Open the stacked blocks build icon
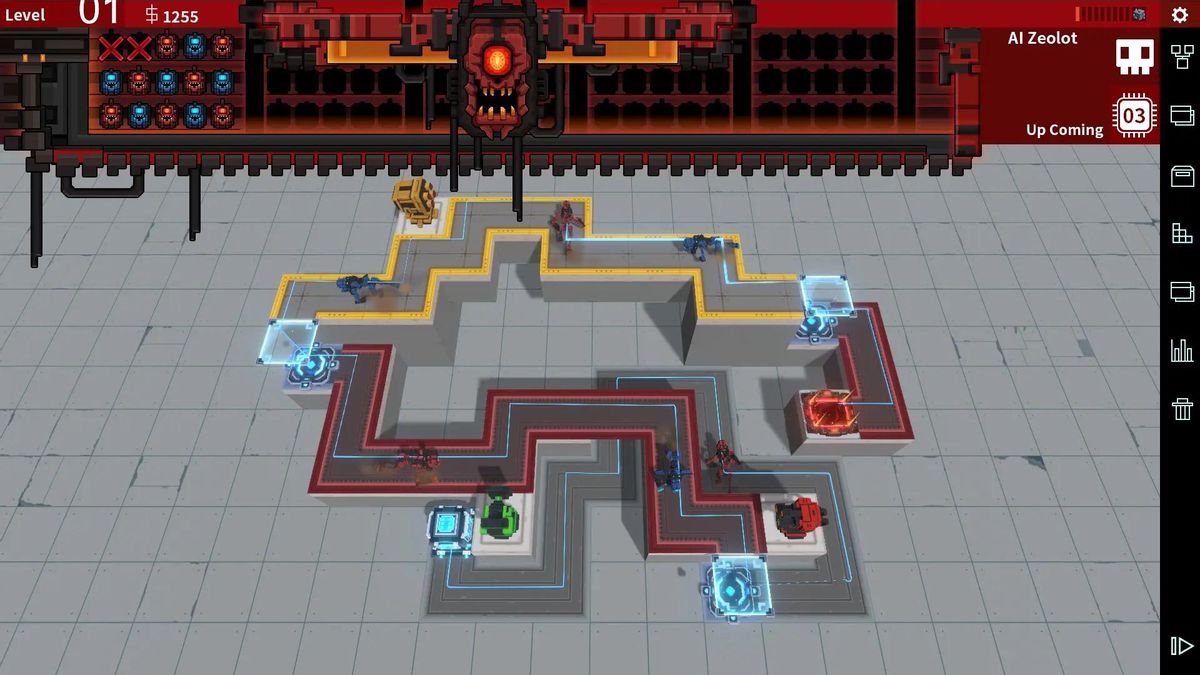The height and width of the screenshot is (675, 1200). [x=1181, y=234]
